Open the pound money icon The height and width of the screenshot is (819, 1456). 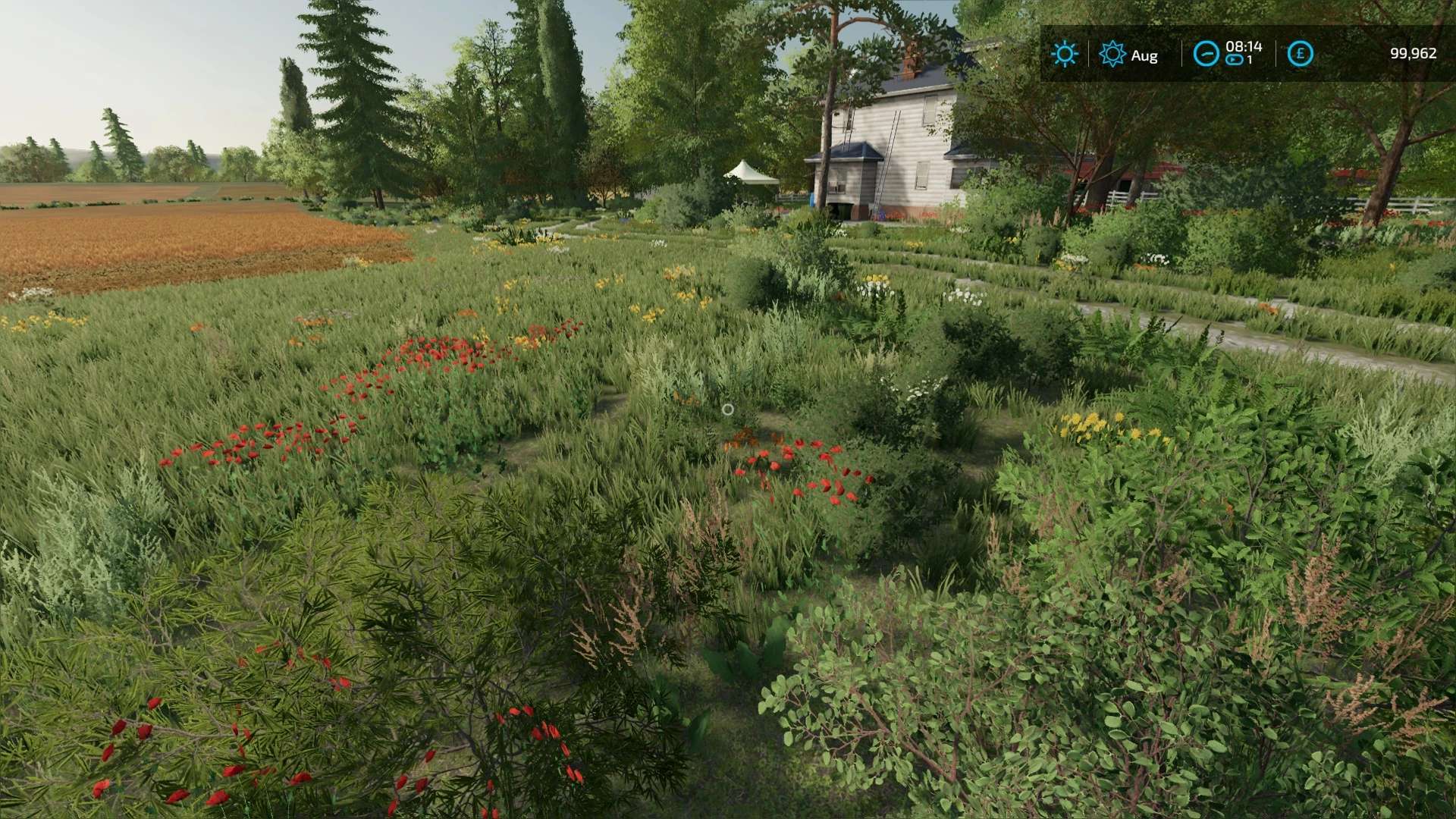tap(1300, 54)
